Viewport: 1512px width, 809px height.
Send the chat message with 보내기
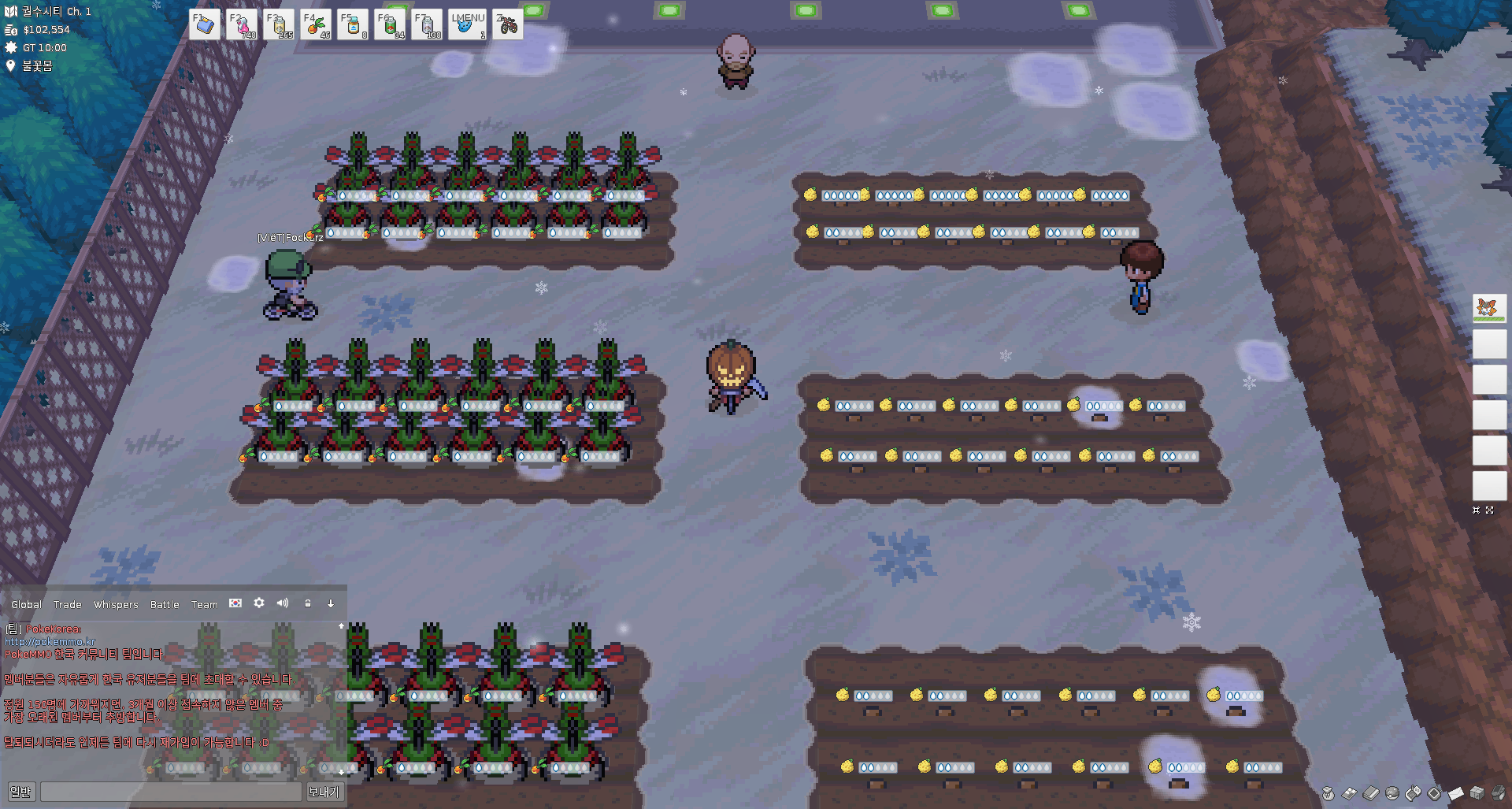tap(324, 792)
